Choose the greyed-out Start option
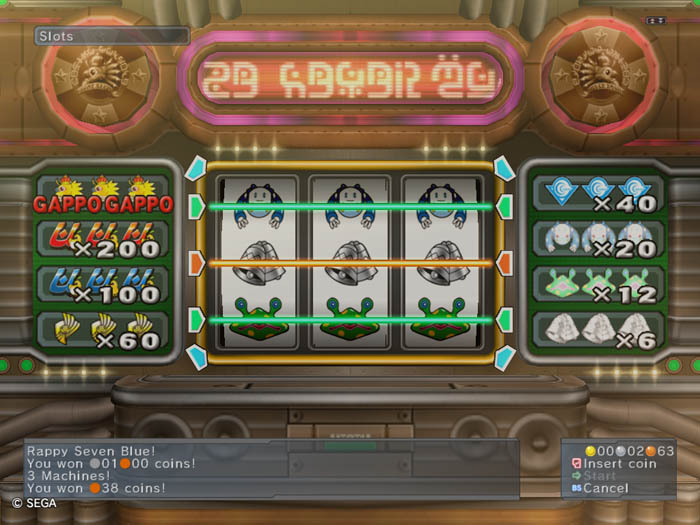Viewport: 700px width, 525px height. coord(600,476)
